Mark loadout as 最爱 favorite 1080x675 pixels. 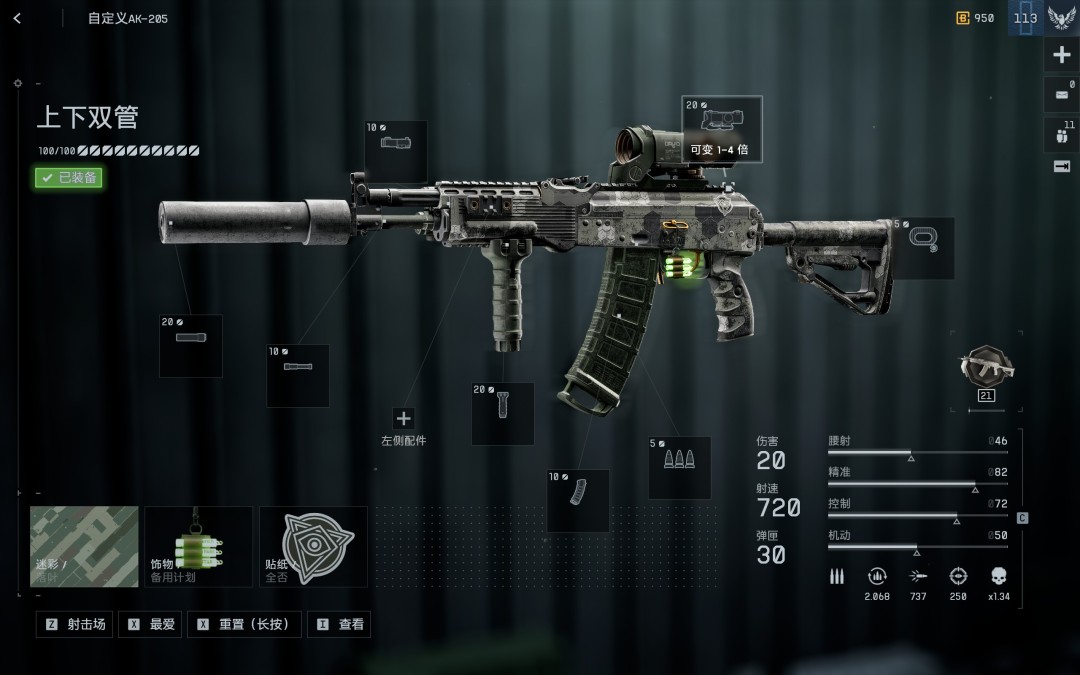pyautogui.click(x=152, y=624)
